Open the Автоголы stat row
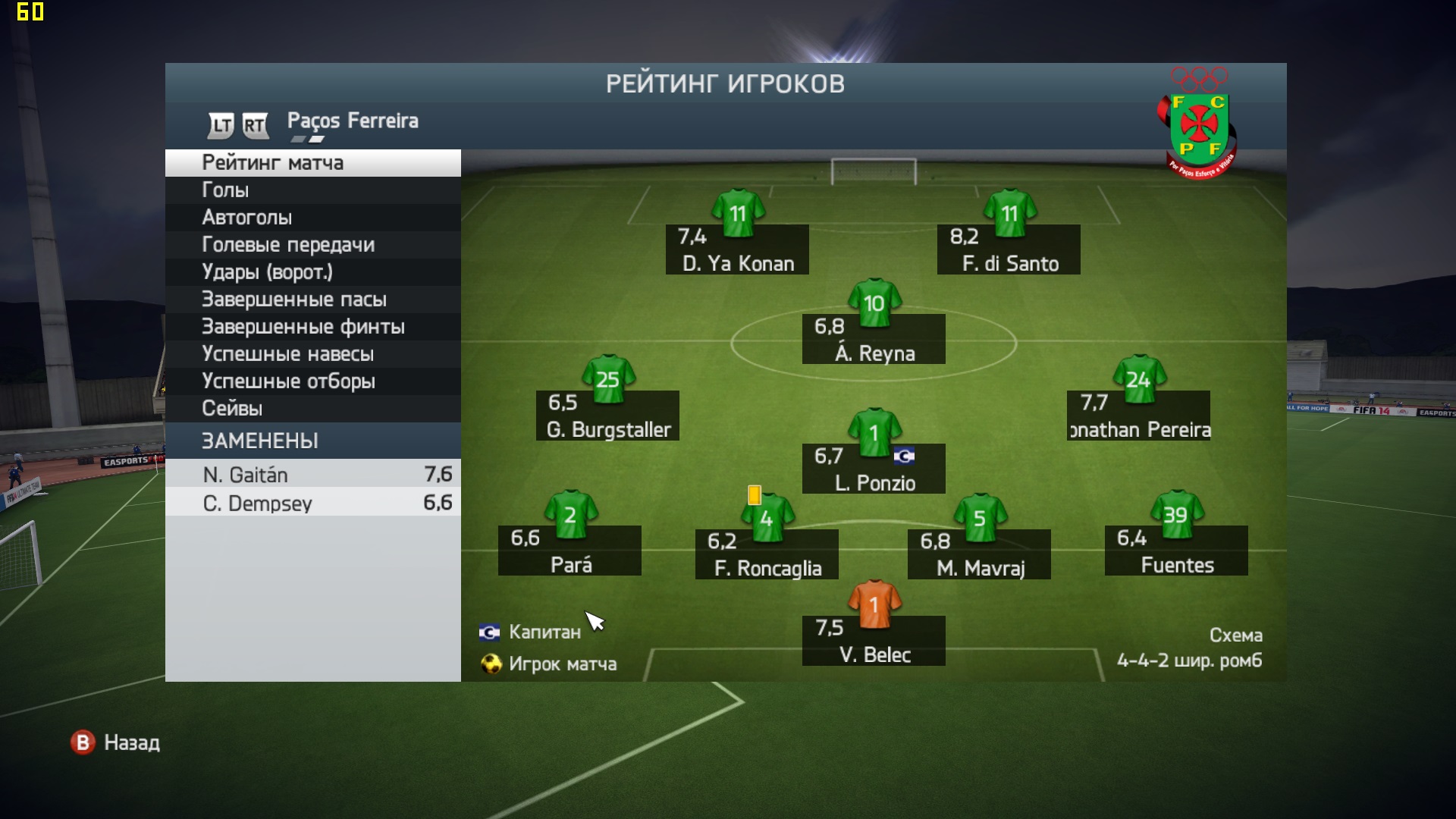Image resolution: width=1456 pixels, height=819 pixels. pos(312,218)
